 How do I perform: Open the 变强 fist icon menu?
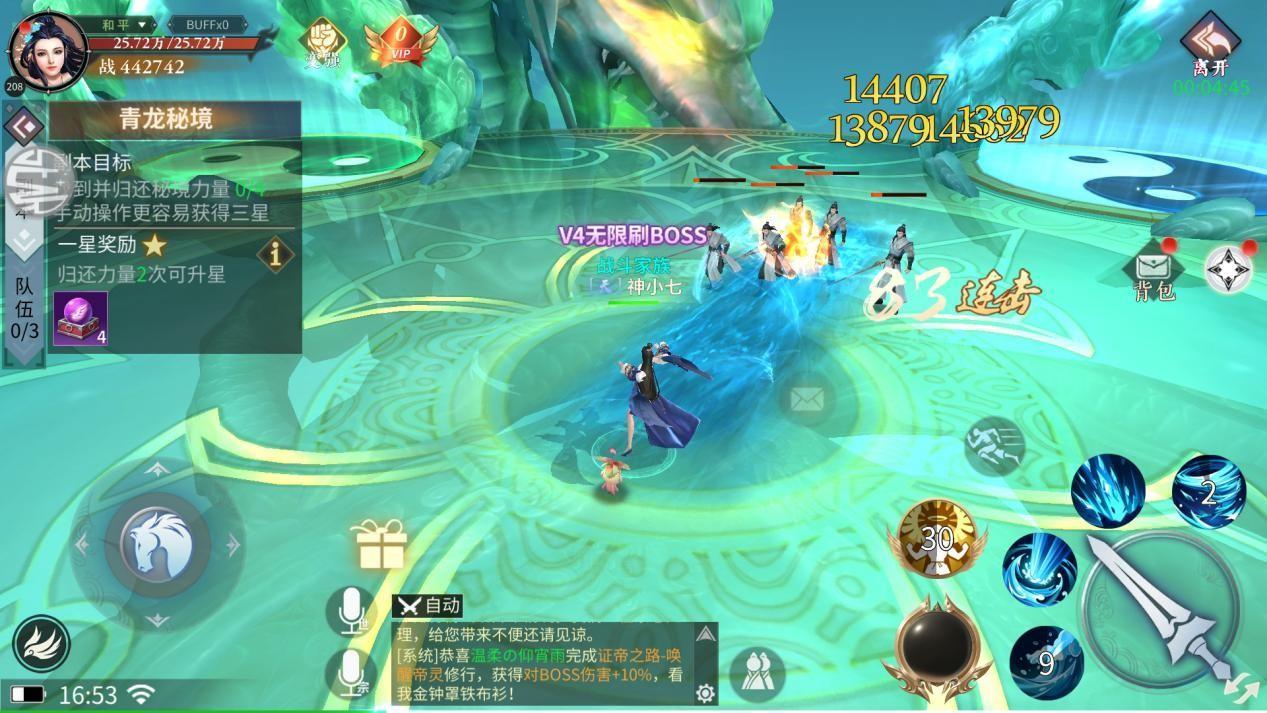(x=323, y=40)
